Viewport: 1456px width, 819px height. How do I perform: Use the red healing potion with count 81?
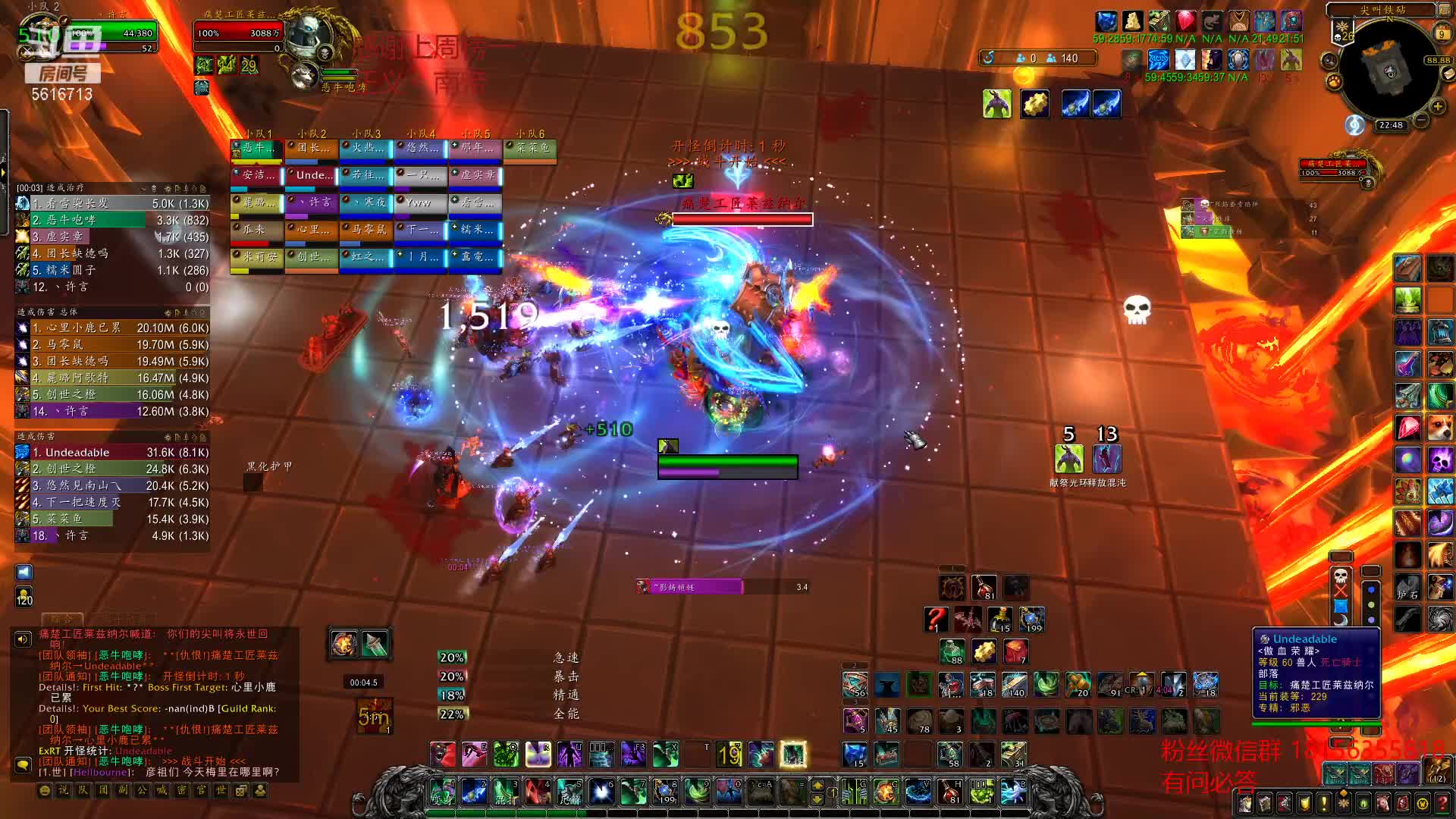[x=984, y=587]
